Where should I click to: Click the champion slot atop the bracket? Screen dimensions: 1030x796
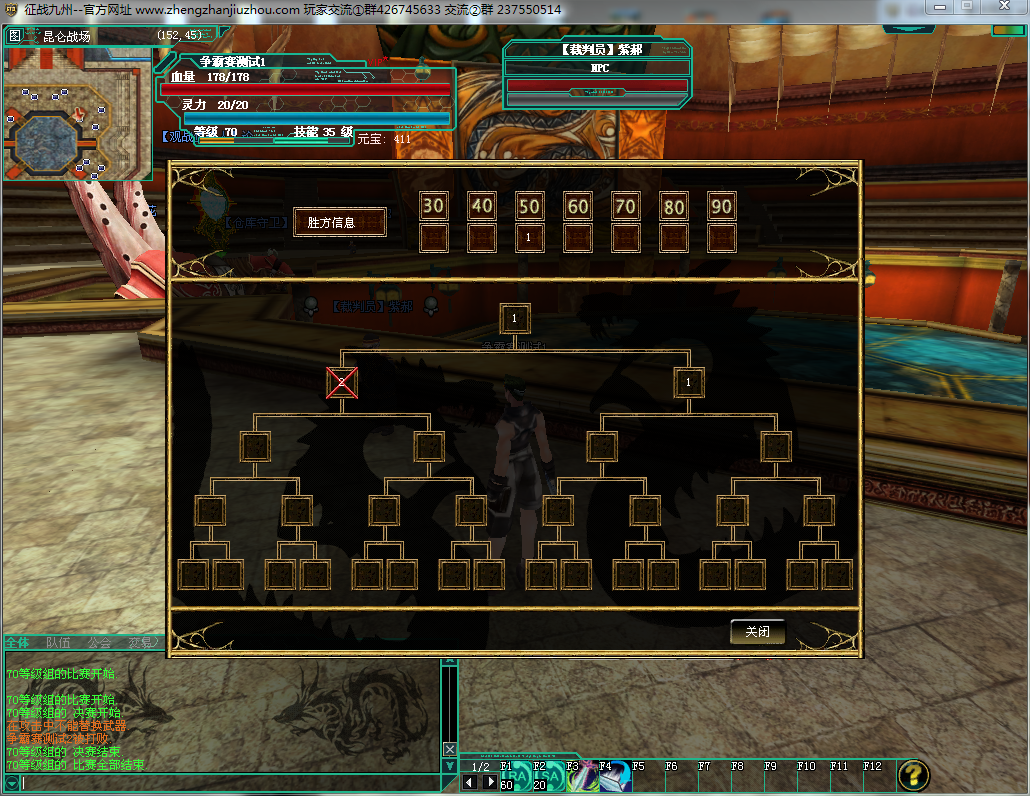[x=515, y=318]
